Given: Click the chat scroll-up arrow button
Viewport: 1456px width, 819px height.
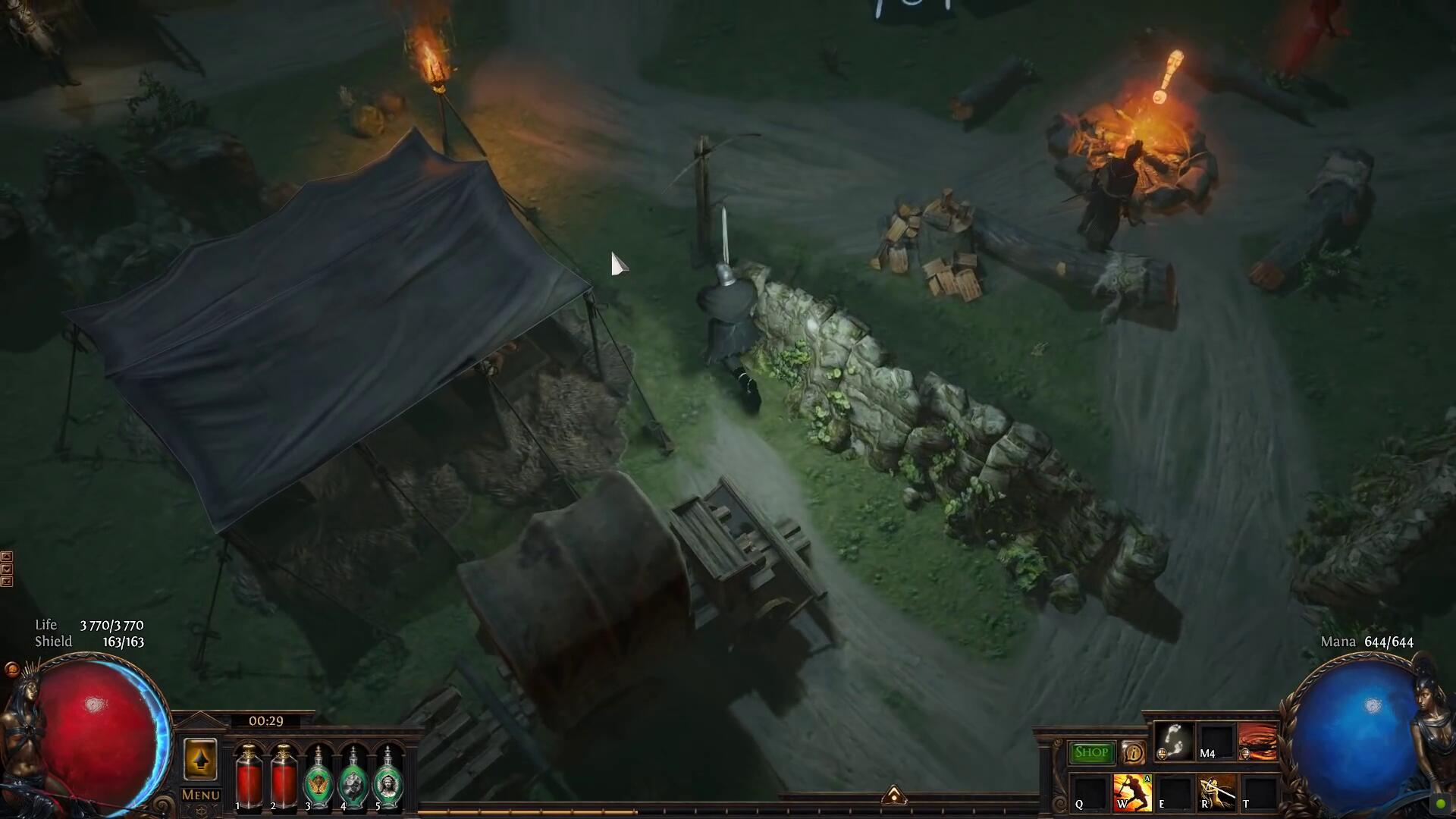Looking at the screenshot, I should pos(7,557).
